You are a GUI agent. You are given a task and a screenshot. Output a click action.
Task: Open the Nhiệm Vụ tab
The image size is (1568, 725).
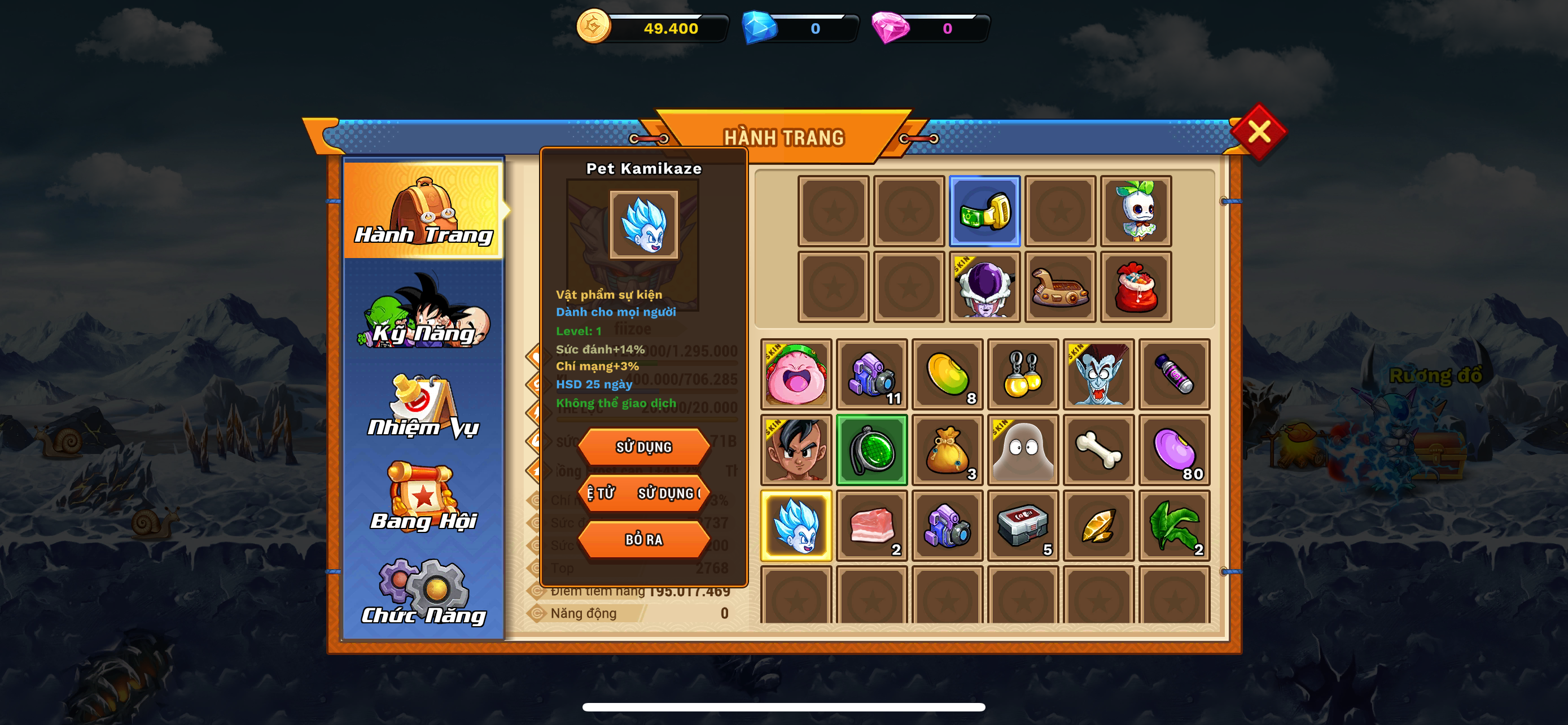pyautogui.click(x=424, y=407)
